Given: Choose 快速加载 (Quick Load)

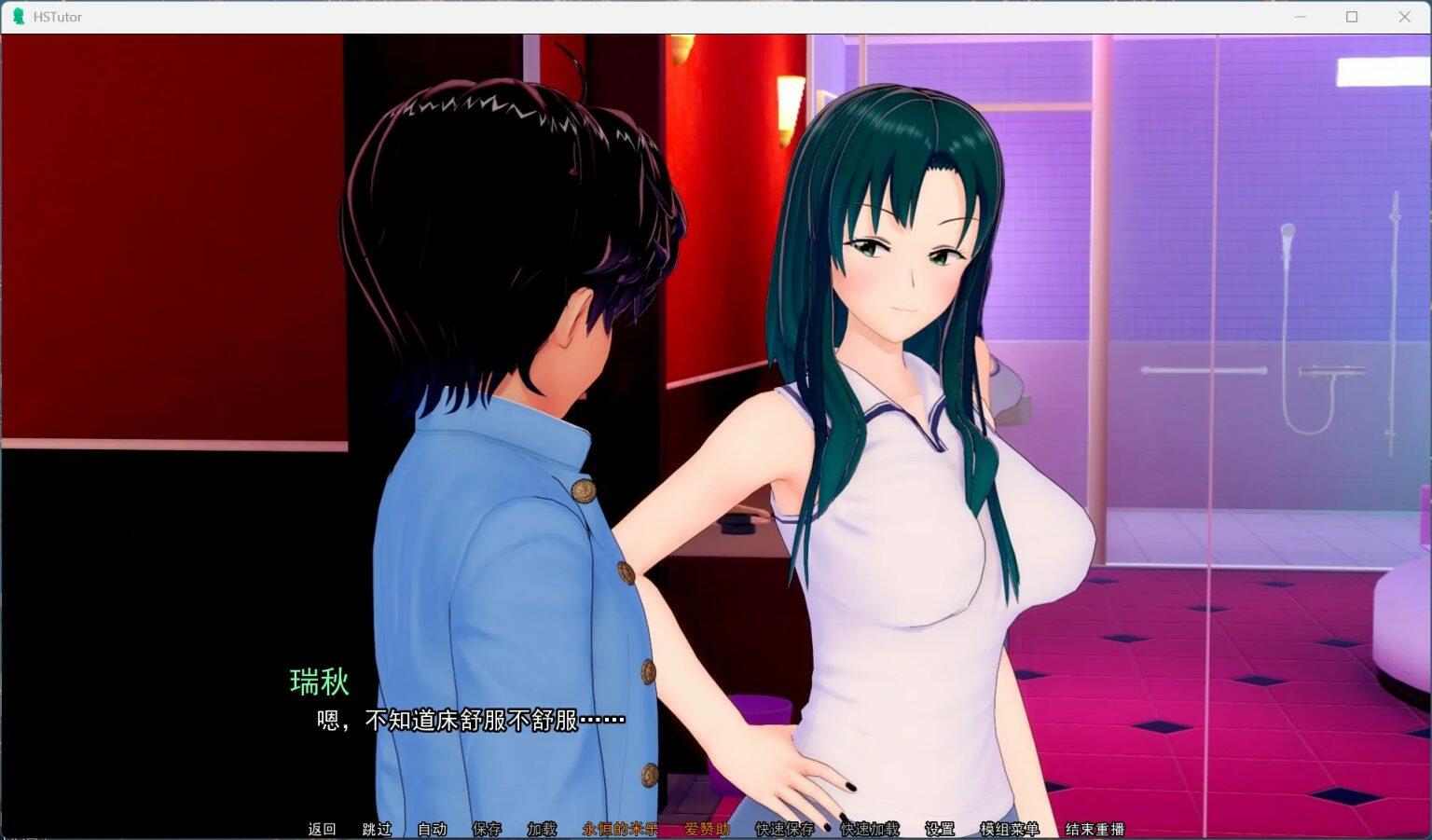Looking at the screenshot, I should point(870,829).
